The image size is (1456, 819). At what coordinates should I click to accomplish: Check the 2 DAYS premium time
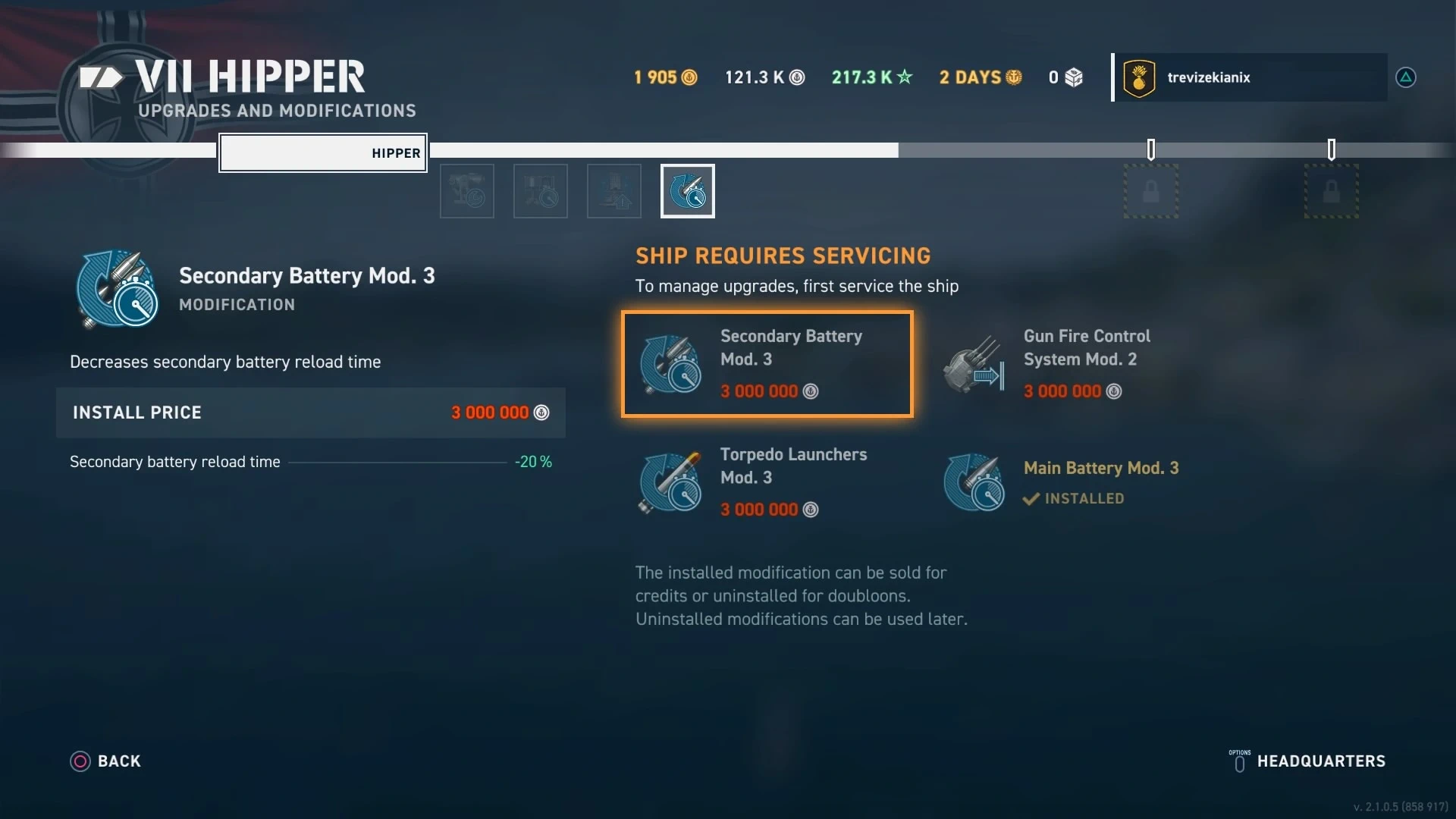(x=980, y=77)
